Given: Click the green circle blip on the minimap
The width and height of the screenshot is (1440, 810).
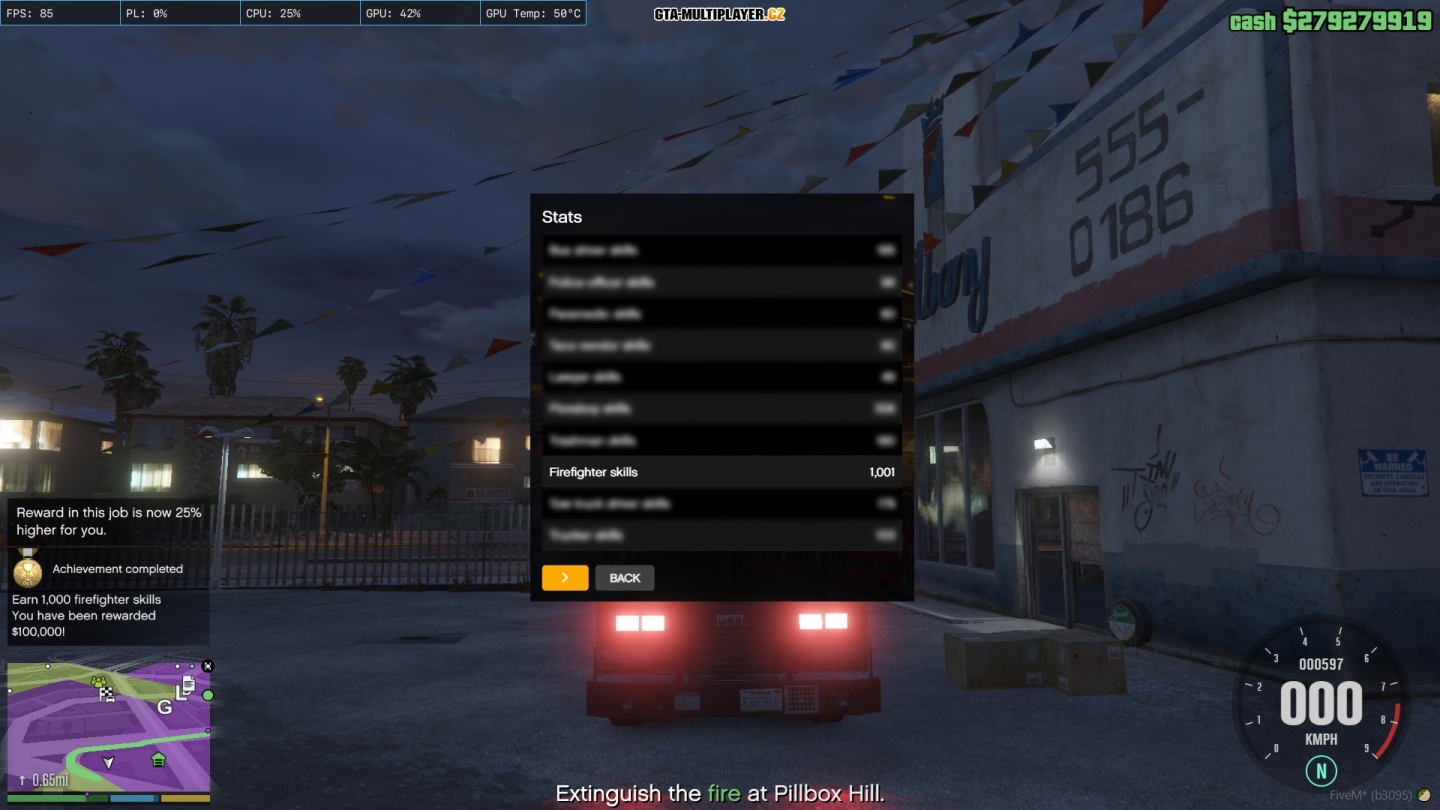Looking at the screenshot, I should [x=208, y=695].
